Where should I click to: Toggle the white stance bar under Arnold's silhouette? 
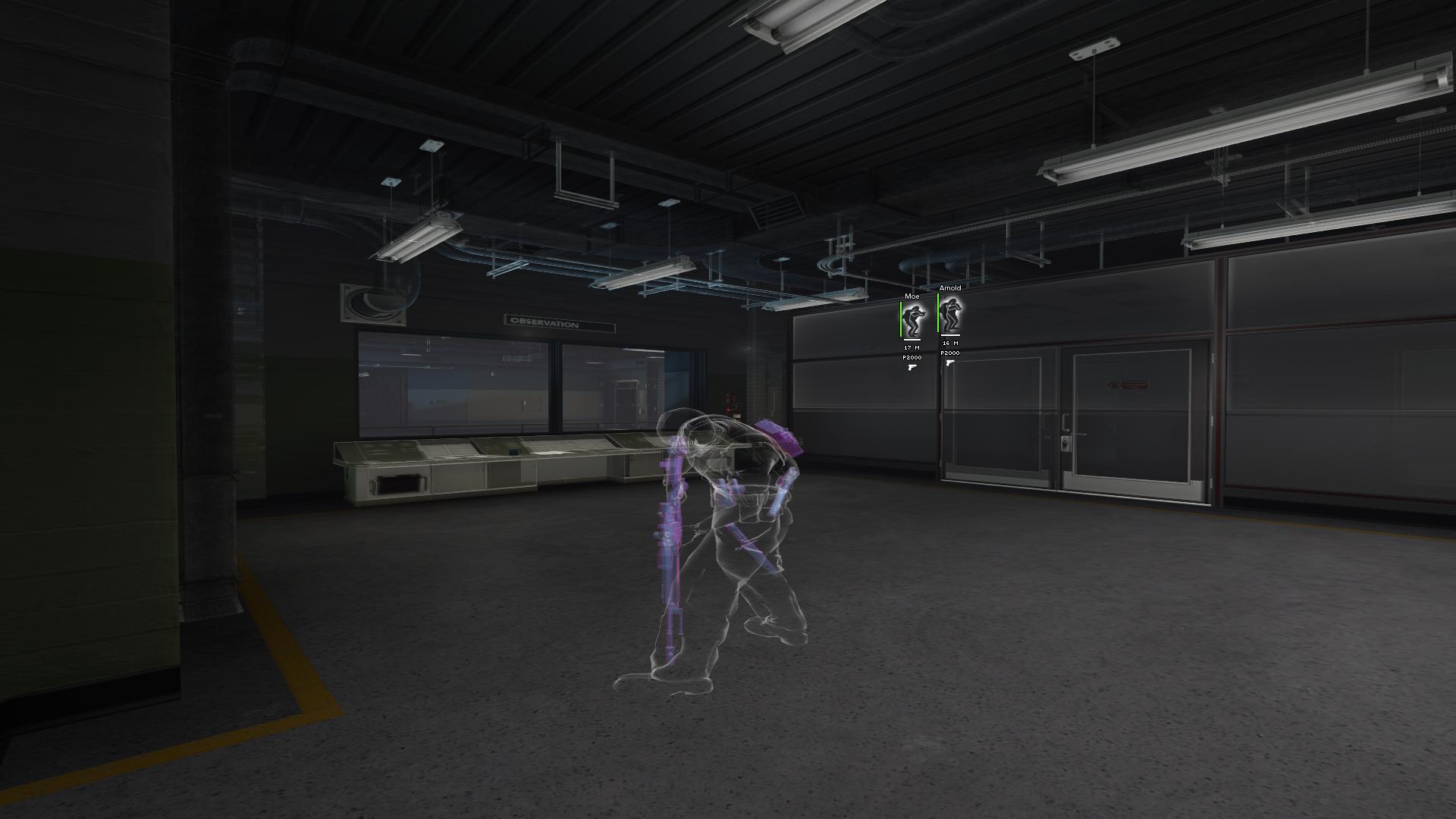(951, 335)
